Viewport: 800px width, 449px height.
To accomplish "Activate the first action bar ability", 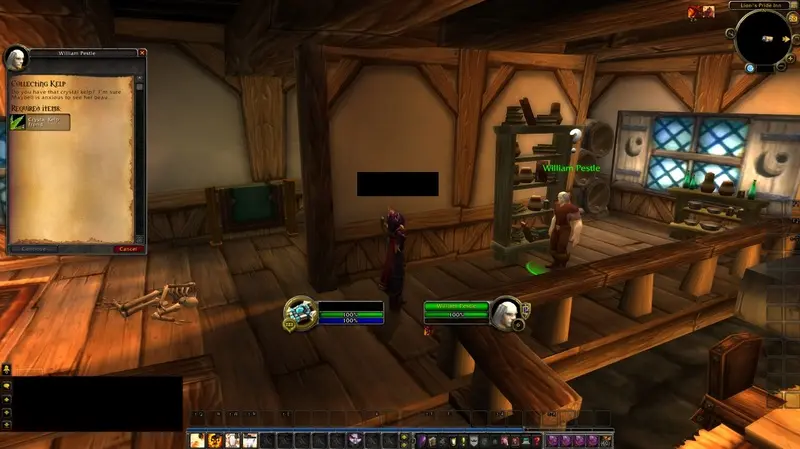I will pos(197,440).
